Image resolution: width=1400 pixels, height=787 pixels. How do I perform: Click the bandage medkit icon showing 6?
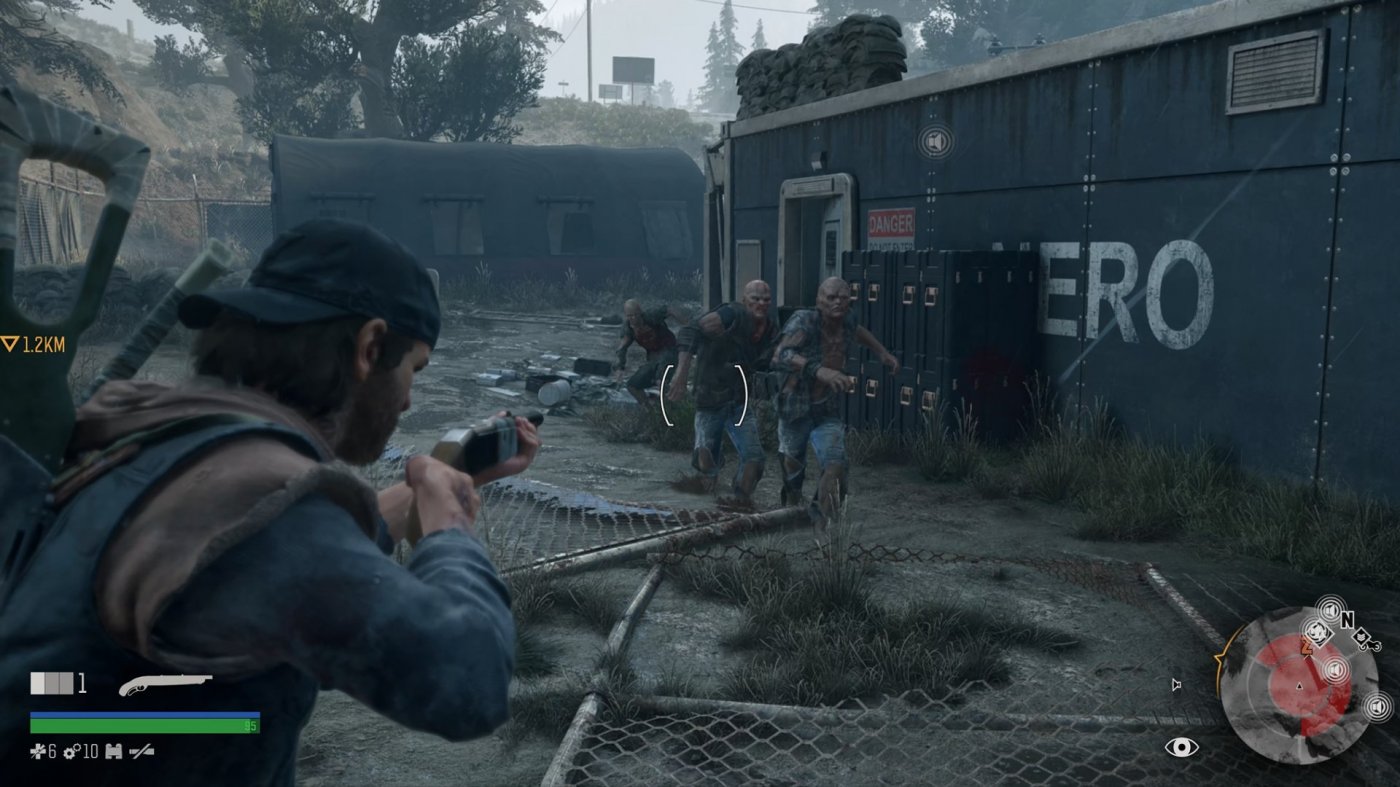(x=40, y=750)
